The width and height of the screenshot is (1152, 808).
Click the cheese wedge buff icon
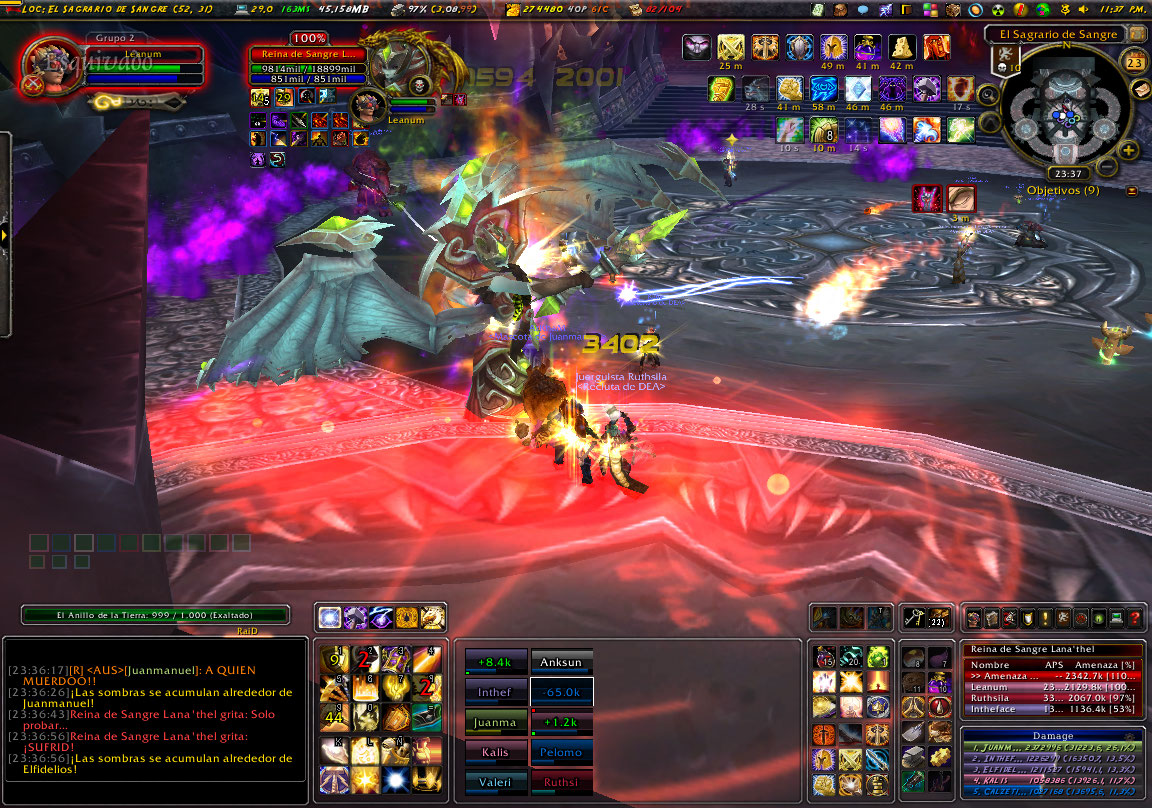[904, 47]
